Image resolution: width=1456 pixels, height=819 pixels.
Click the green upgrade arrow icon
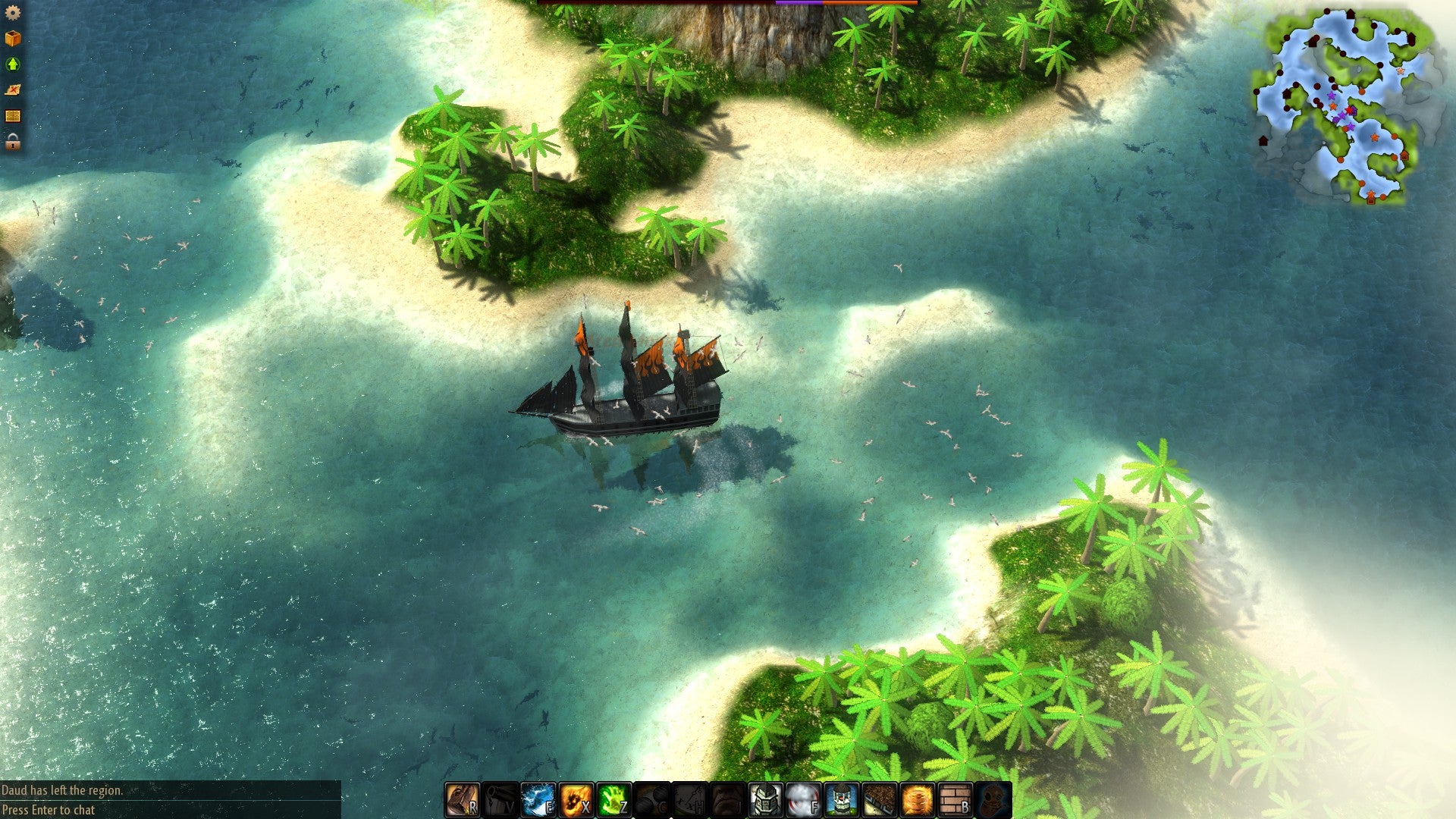(12, 63)
